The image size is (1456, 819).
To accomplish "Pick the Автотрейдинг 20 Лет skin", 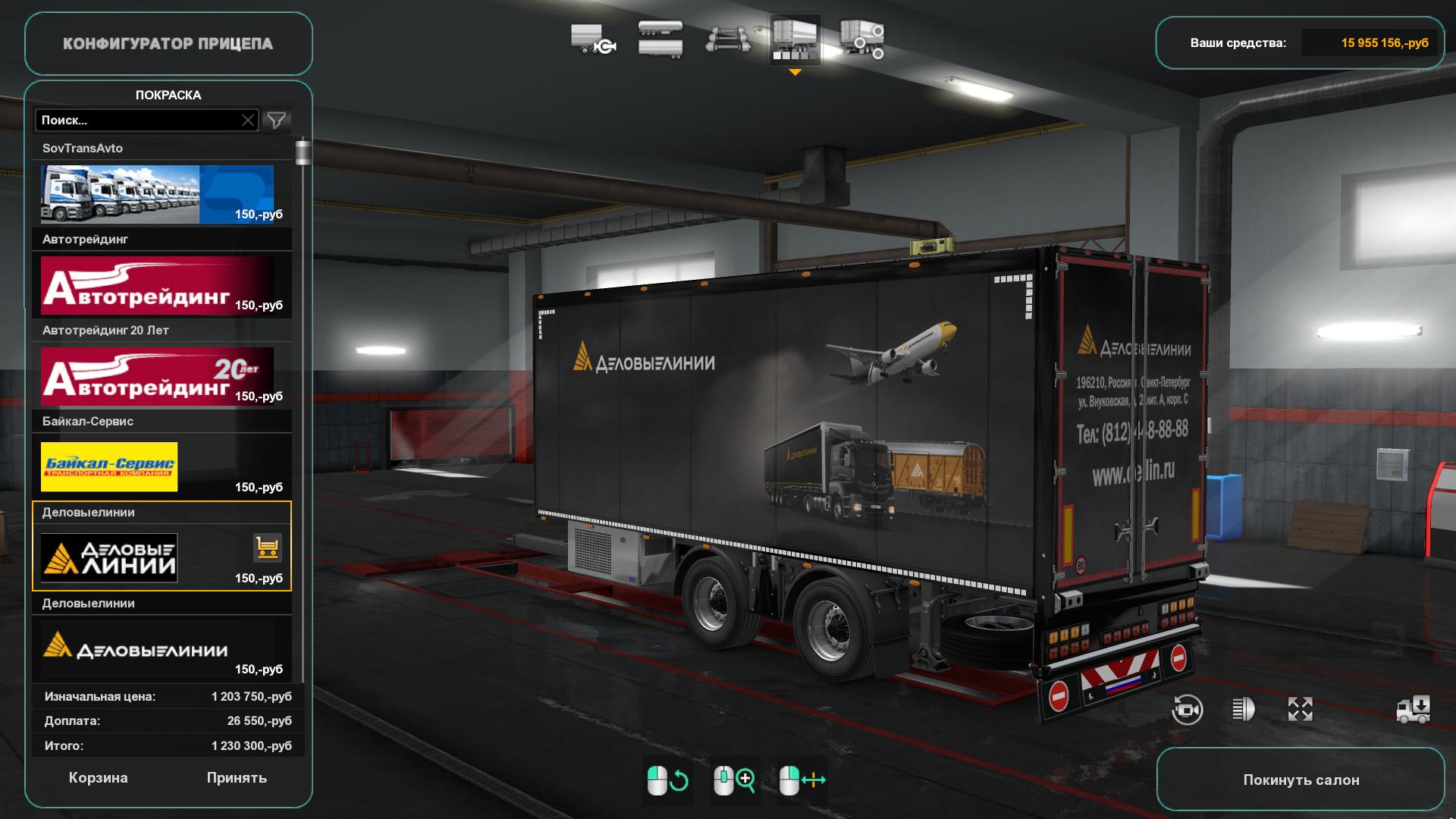I will 157,376.
